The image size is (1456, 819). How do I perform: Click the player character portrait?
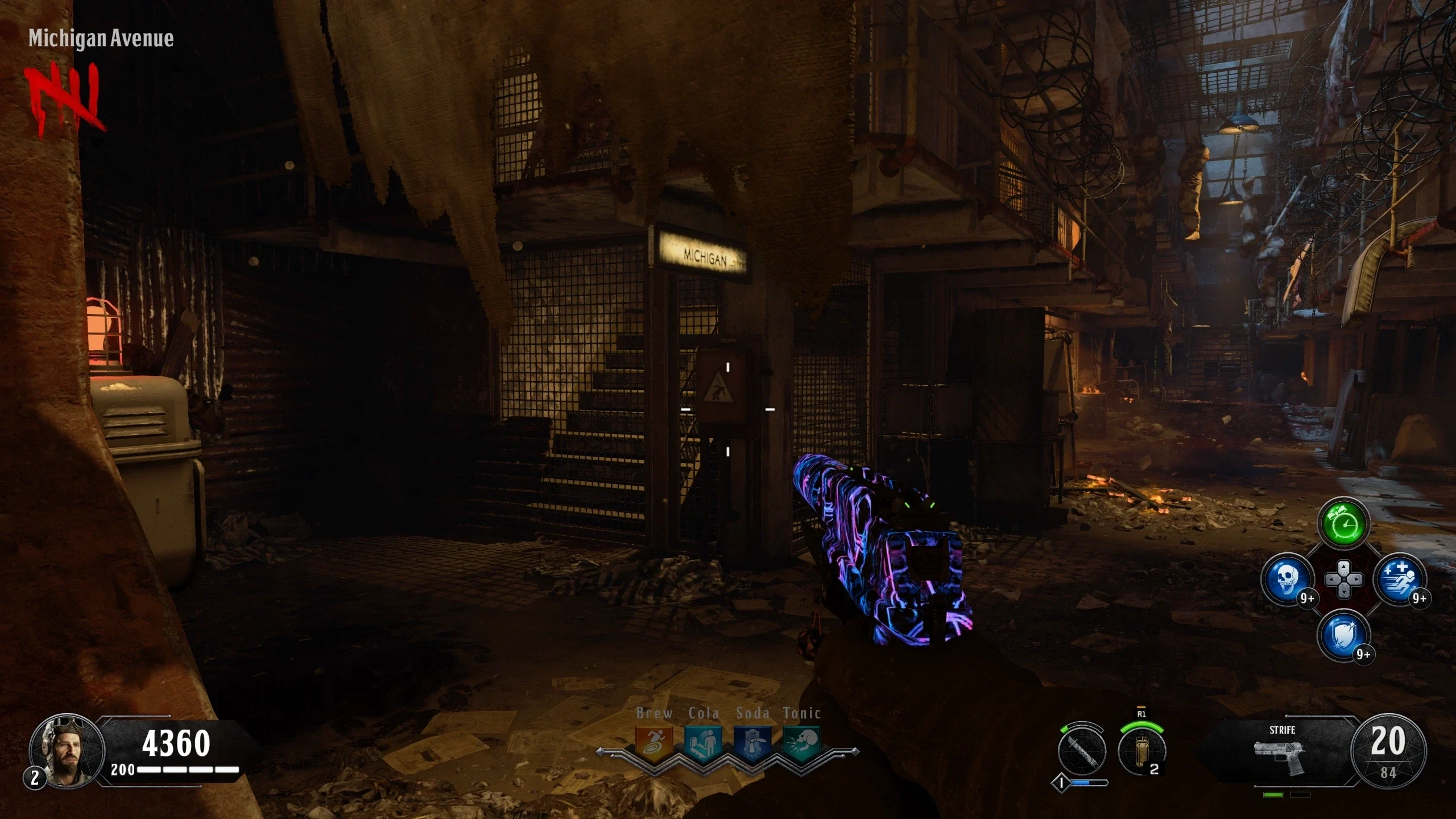point(66,751)
